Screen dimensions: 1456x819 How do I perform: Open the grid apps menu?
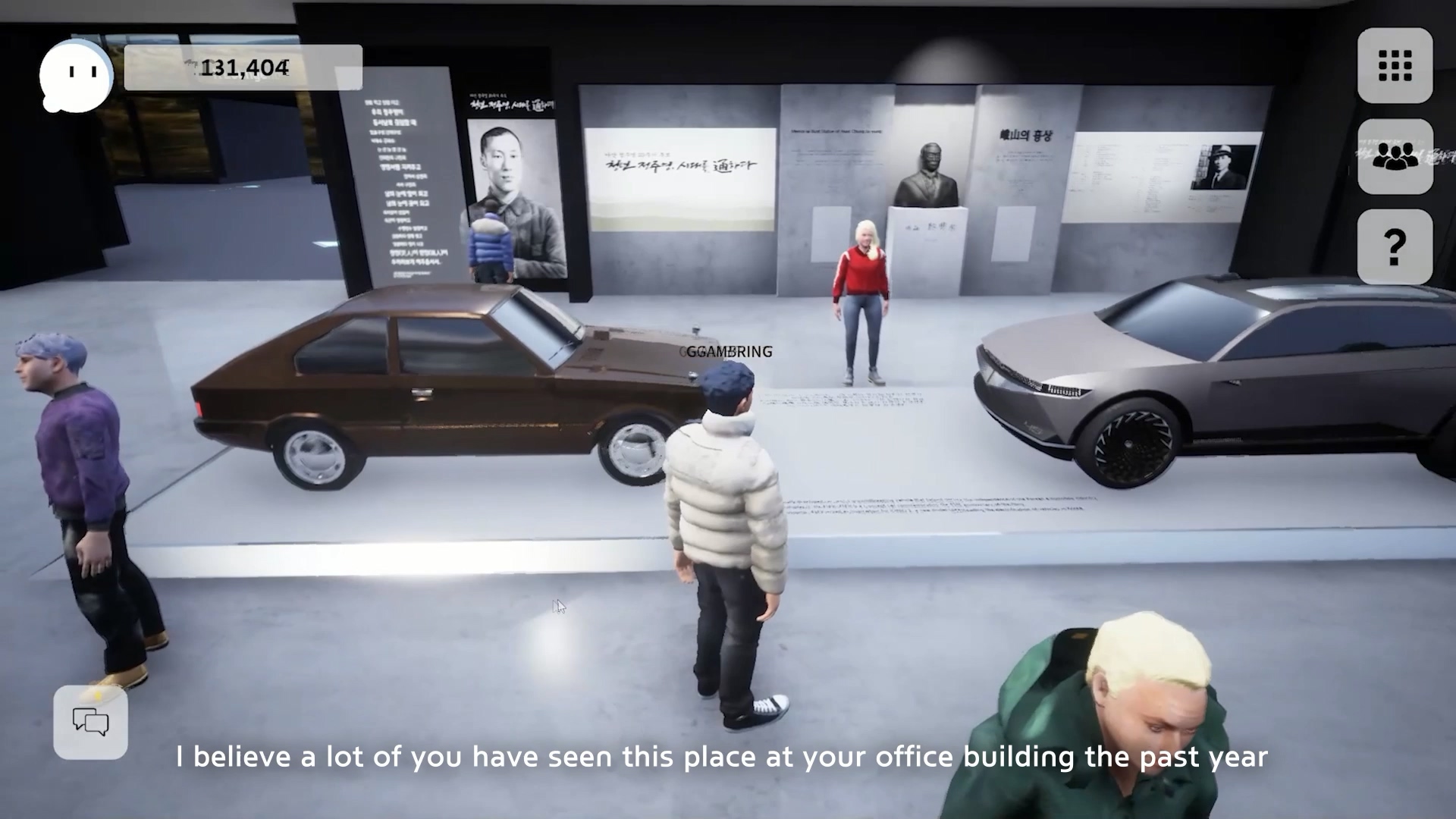pos(1395,65)
